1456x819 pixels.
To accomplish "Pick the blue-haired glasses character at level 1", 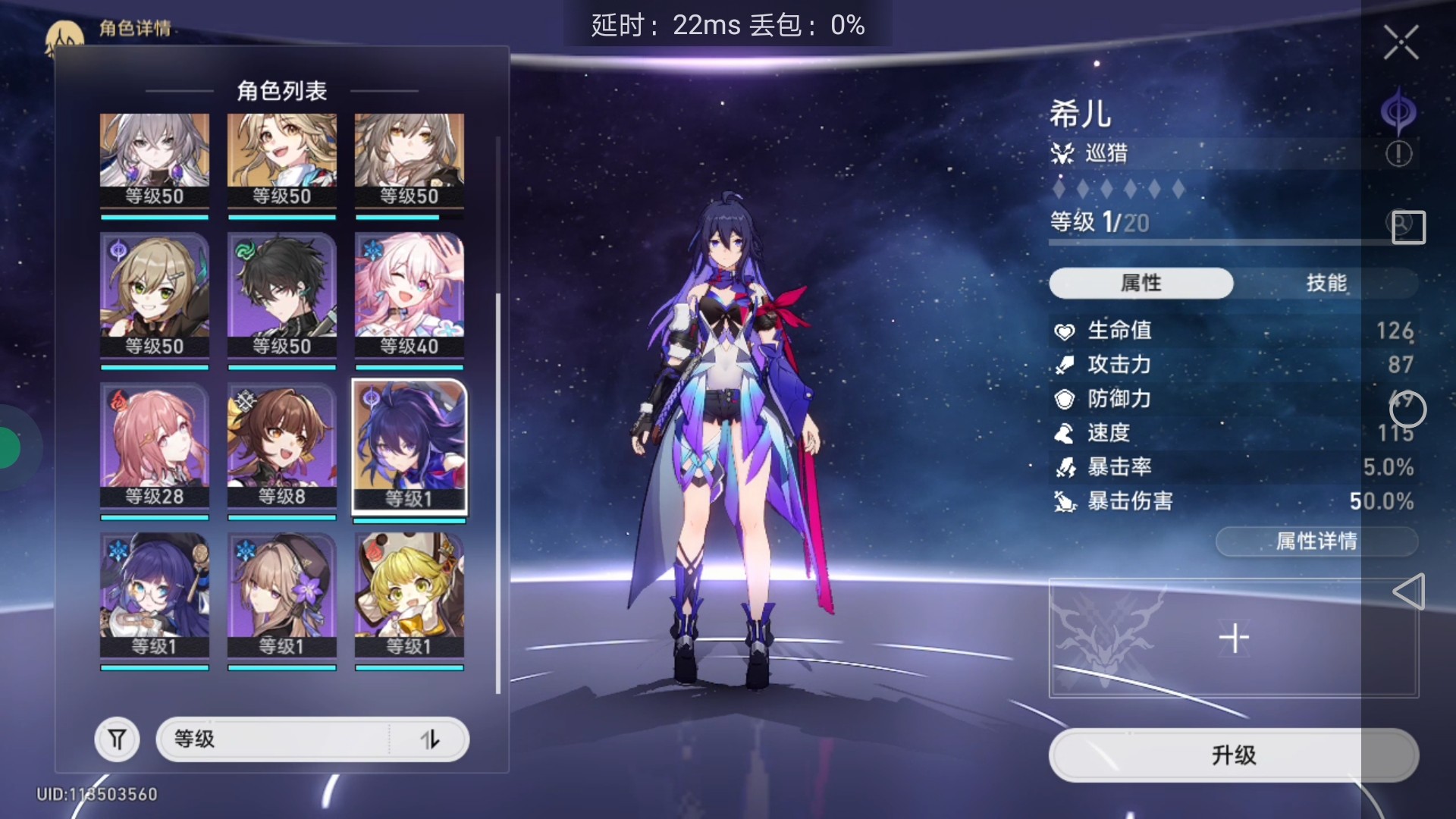I will click(154, 595).
